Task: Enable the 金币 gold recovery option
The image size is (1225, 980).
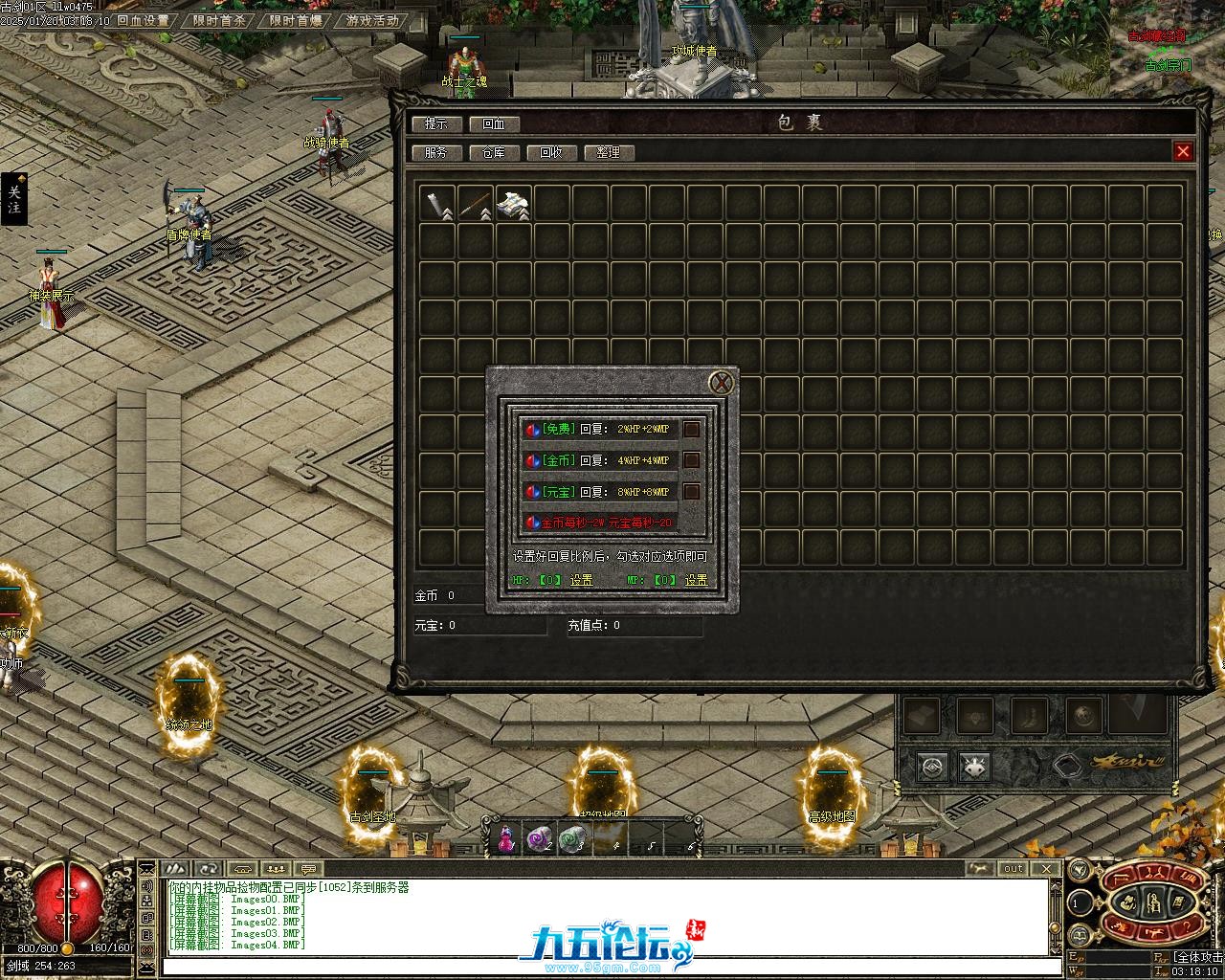Action: (691, 460)
